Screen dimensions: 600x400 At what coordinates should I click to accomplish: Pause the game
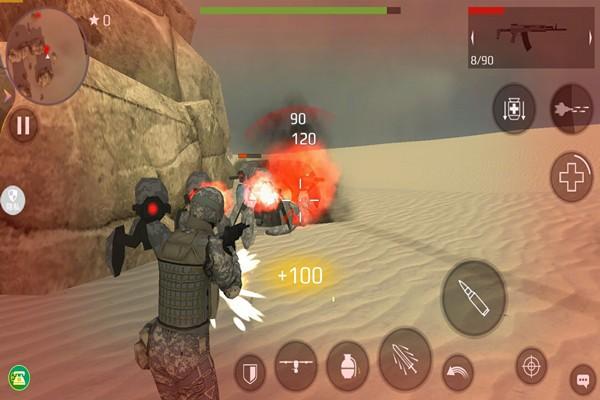coord(23,125)
